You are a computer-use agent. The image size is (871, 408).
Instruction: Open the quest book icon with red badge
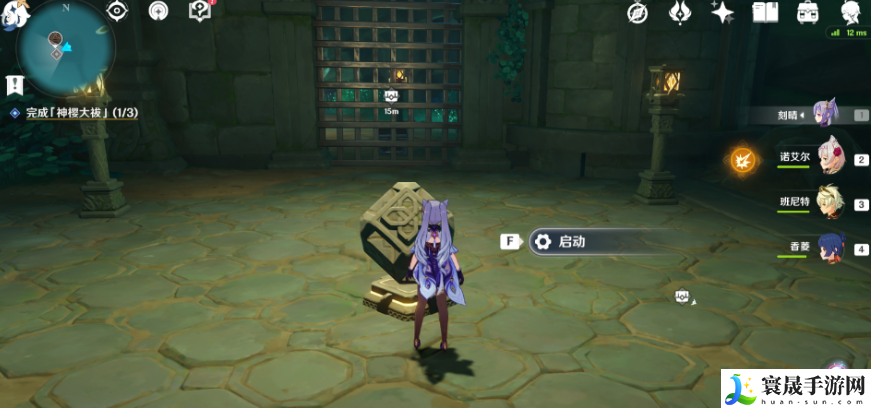point(200,12)
